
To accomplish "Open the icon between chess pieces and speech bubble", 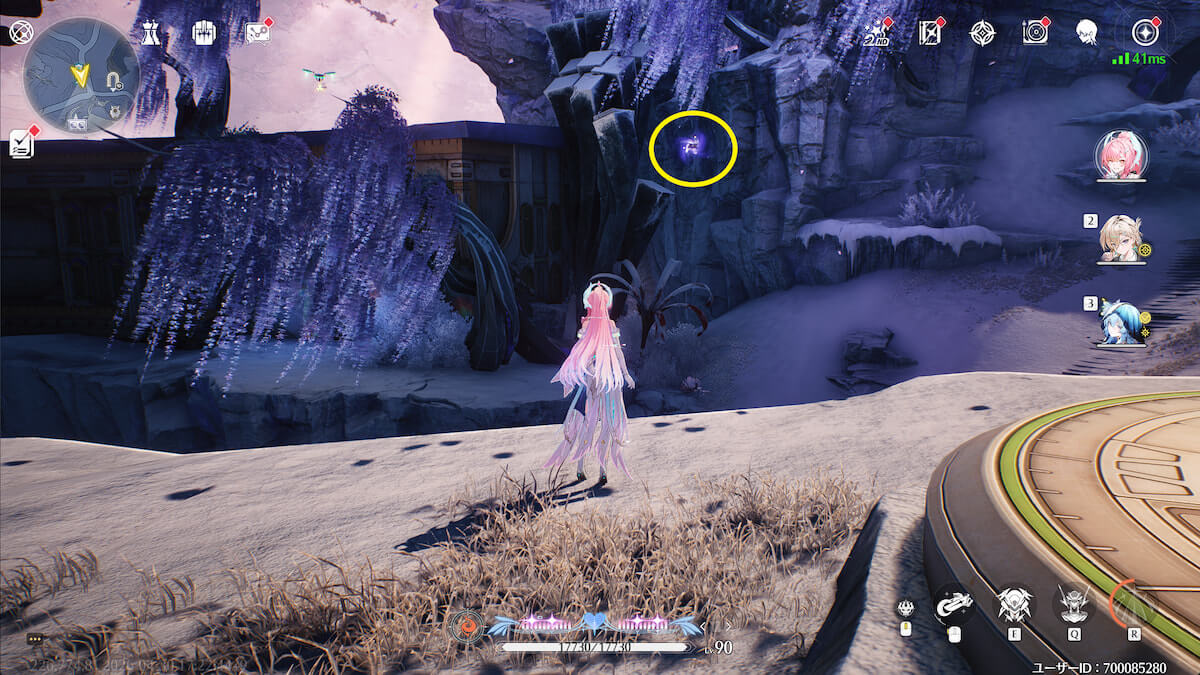I will [x=204, y=32].
